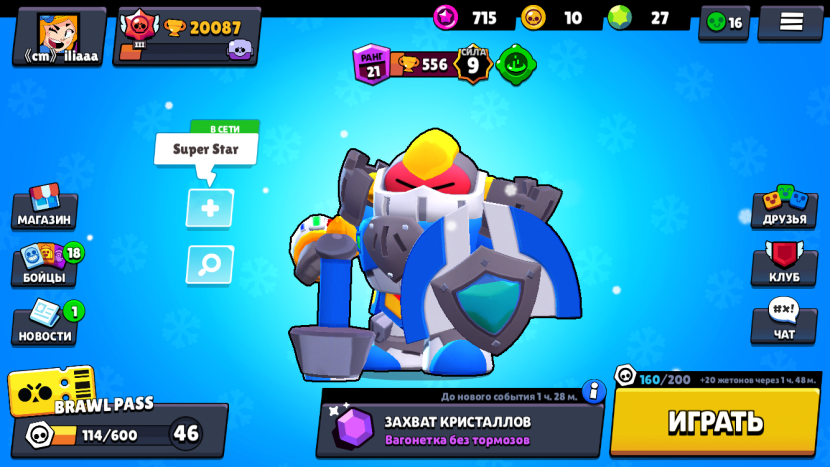Viewport: 830px width, 467px height.
Task: Open the МАГАЗИН shop
Action: pyautogui.click(x=44, y=207)
